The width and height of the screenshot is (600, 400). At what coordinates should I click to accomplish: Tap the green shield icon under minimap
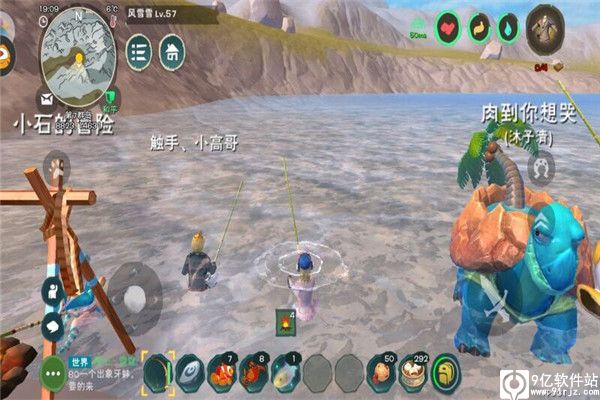(x=112, y=98)
